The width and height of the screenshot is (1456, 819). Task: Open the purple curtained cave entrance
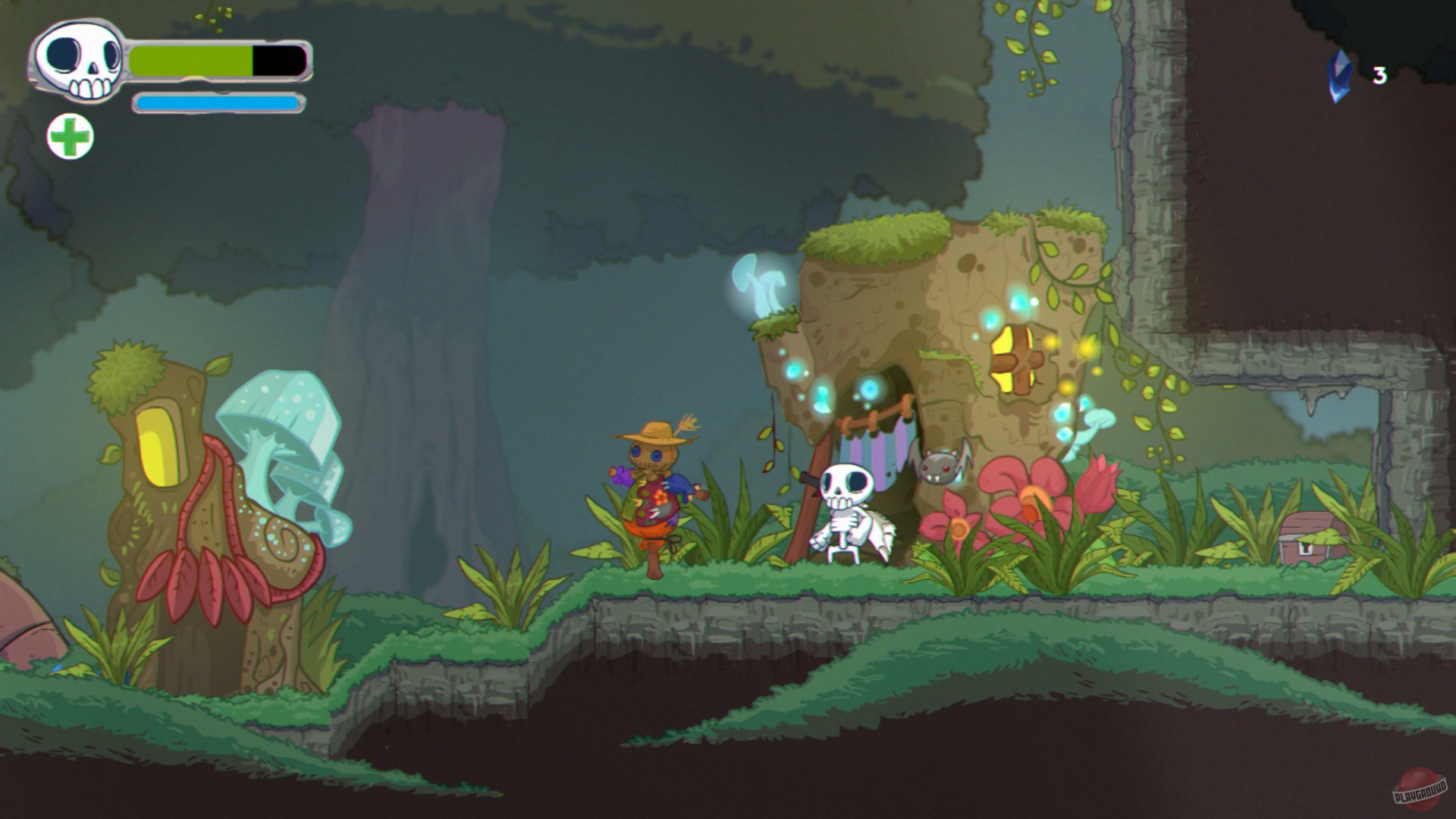[x=880, y=455]
